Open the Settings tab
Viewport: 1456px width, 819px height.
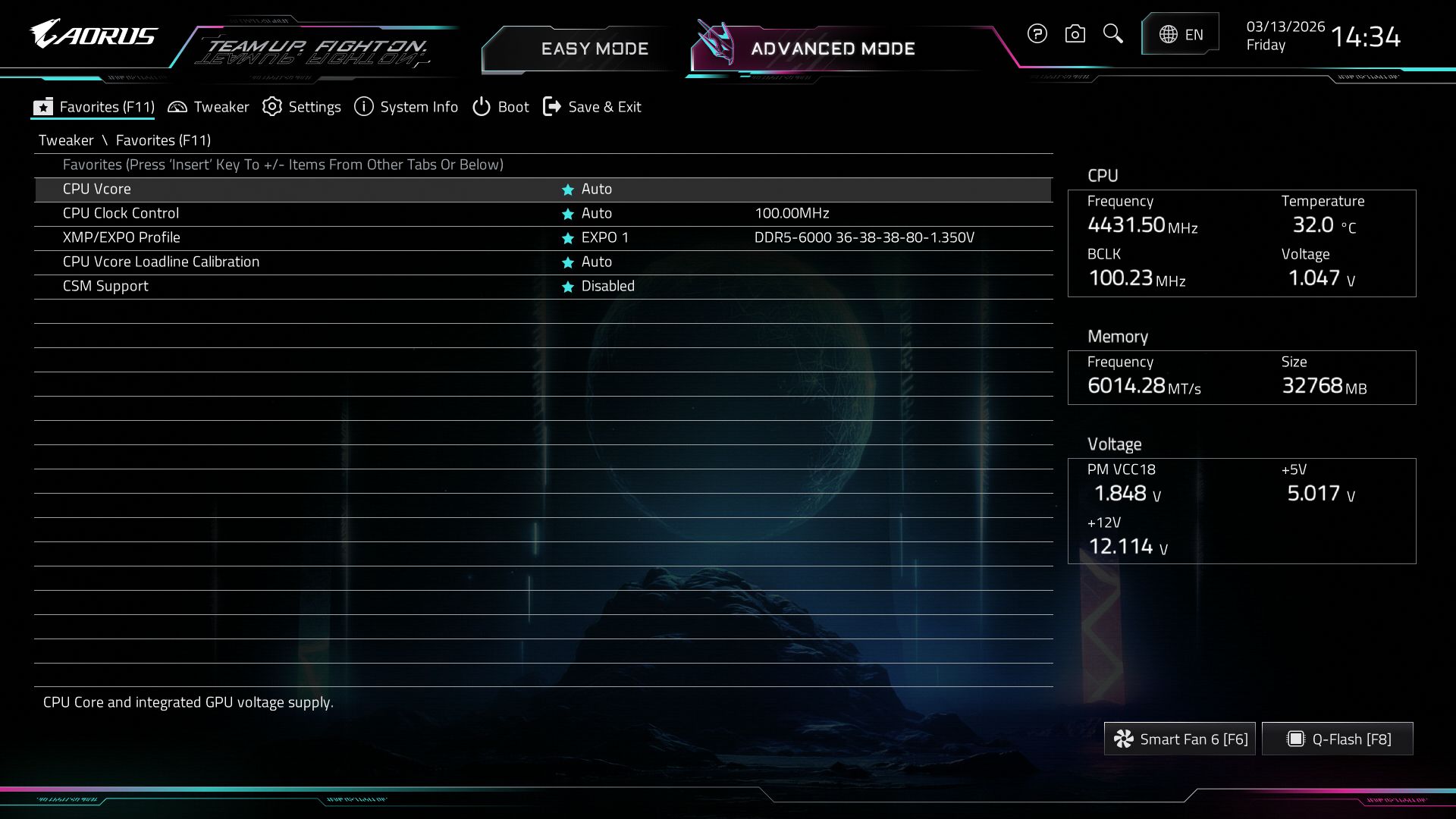[x=302, y=107]
